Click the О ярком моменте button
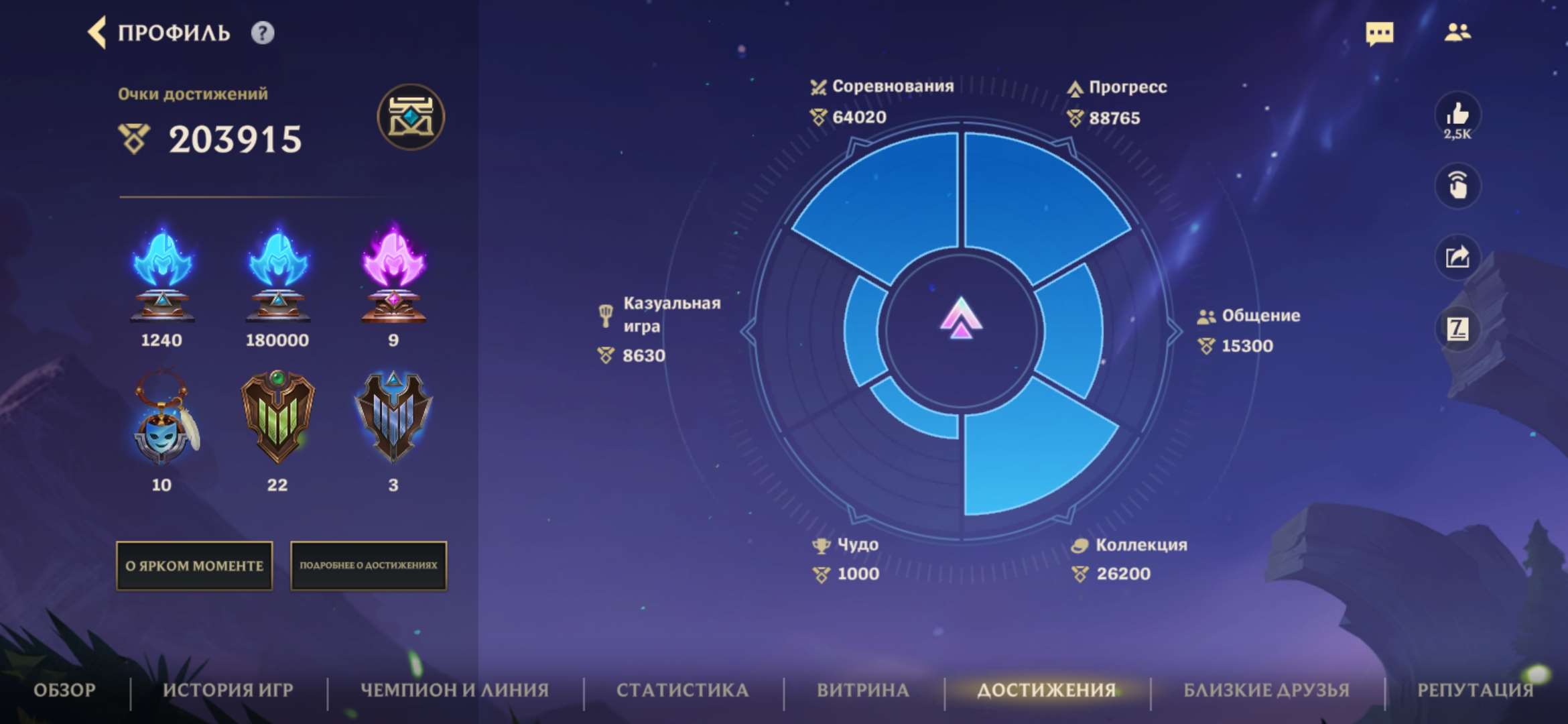The image size is (1568, 724). [194, 566]
